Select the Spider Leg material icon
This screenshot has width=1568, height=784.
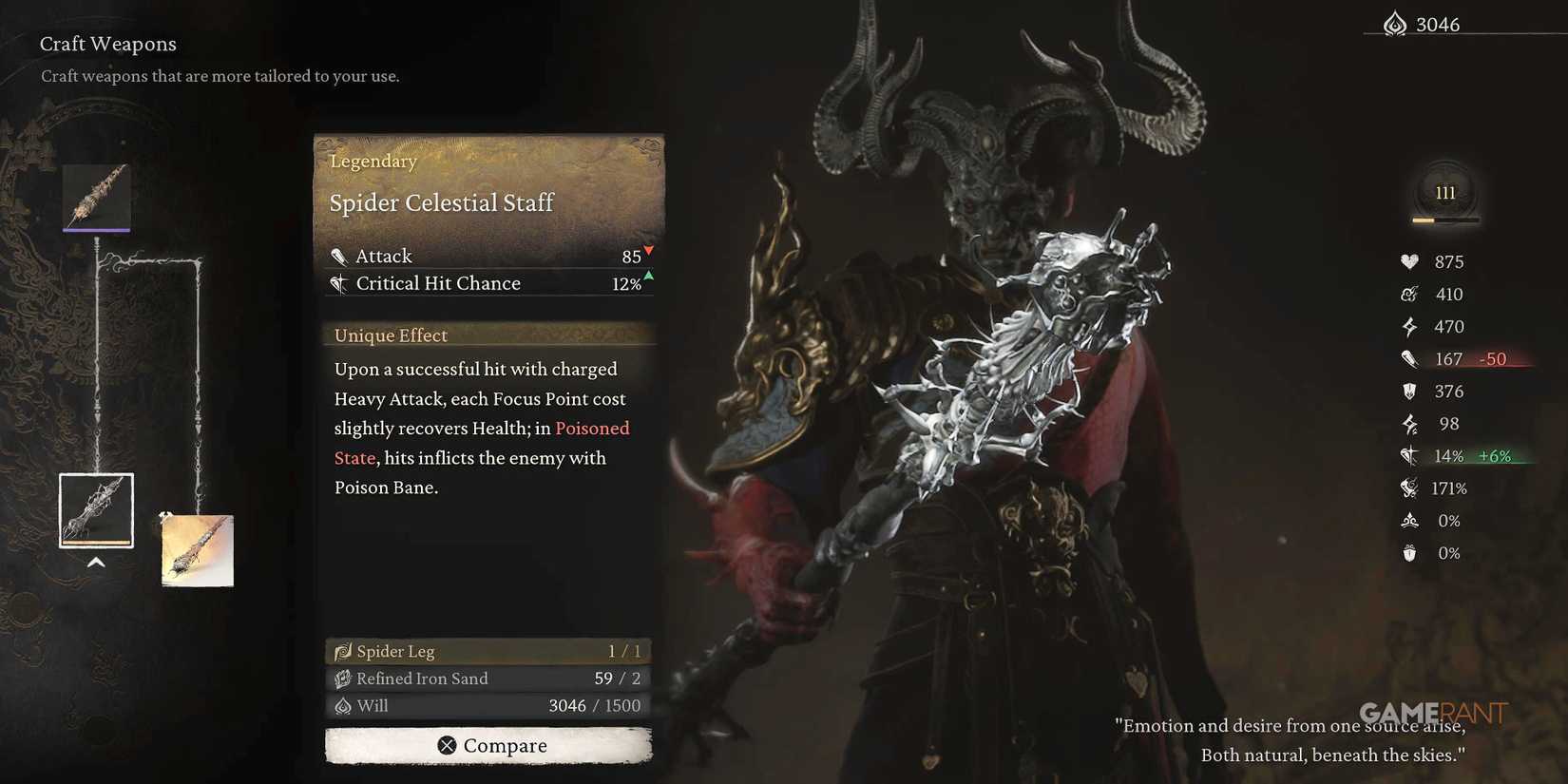click(342, 651)
